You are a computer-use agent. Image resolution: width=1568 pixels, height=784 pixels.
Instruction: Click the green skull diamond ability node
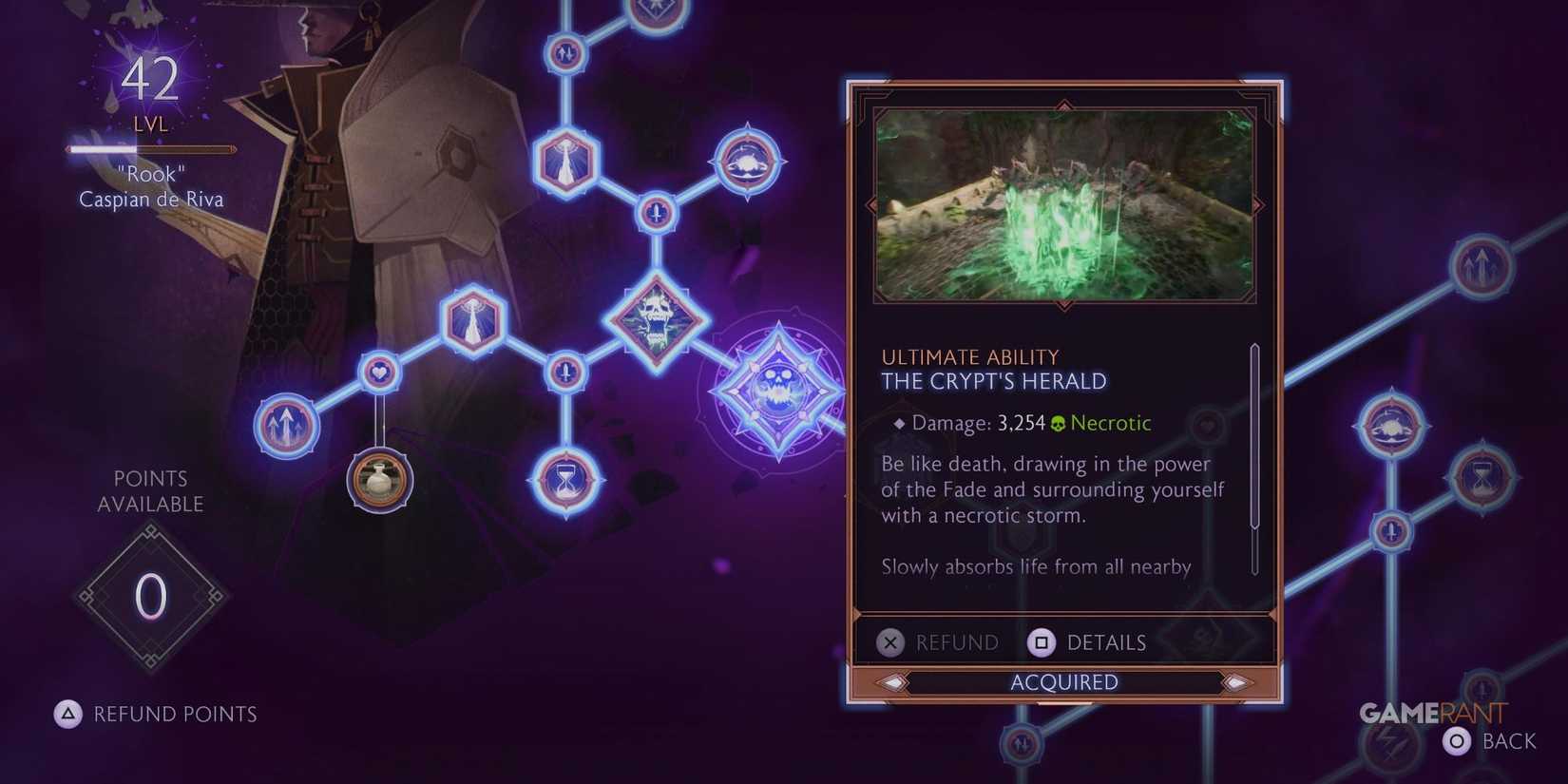click(x=656, y=319)
